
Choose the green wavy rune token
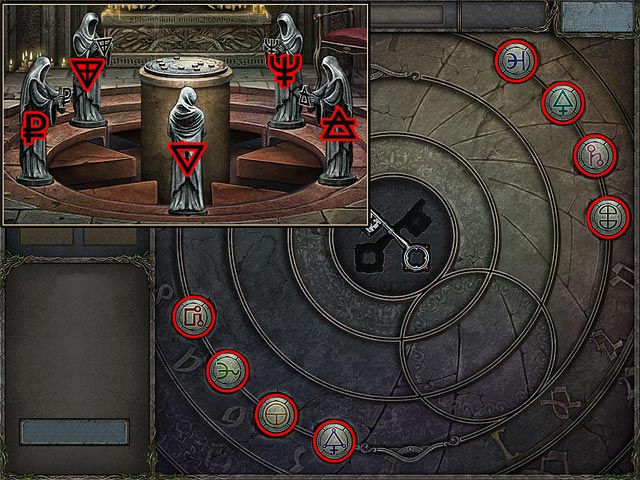point(226,371)
